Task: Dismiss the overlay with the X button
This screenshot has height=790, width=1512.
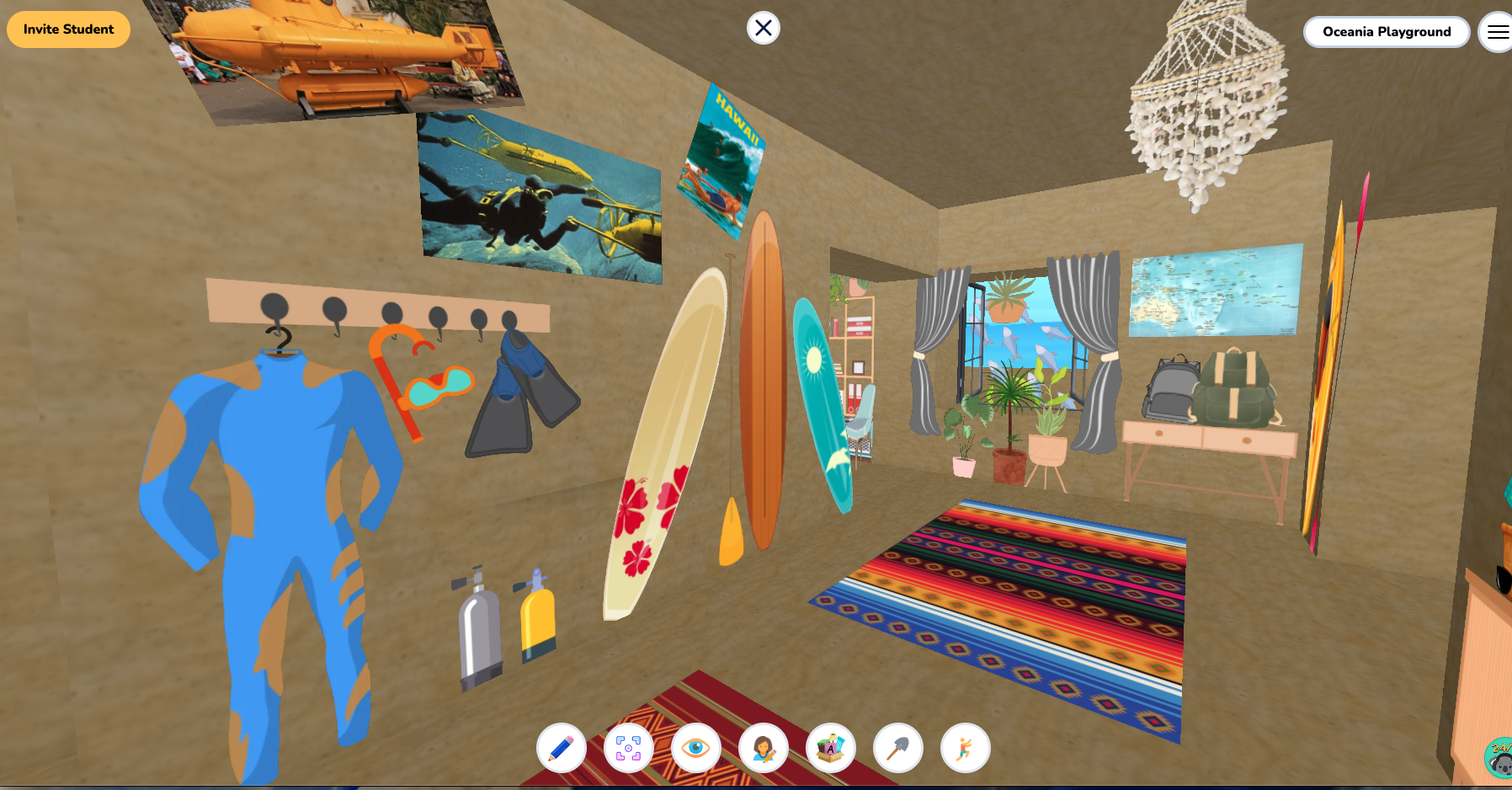Action: click(x=763, y=28)
